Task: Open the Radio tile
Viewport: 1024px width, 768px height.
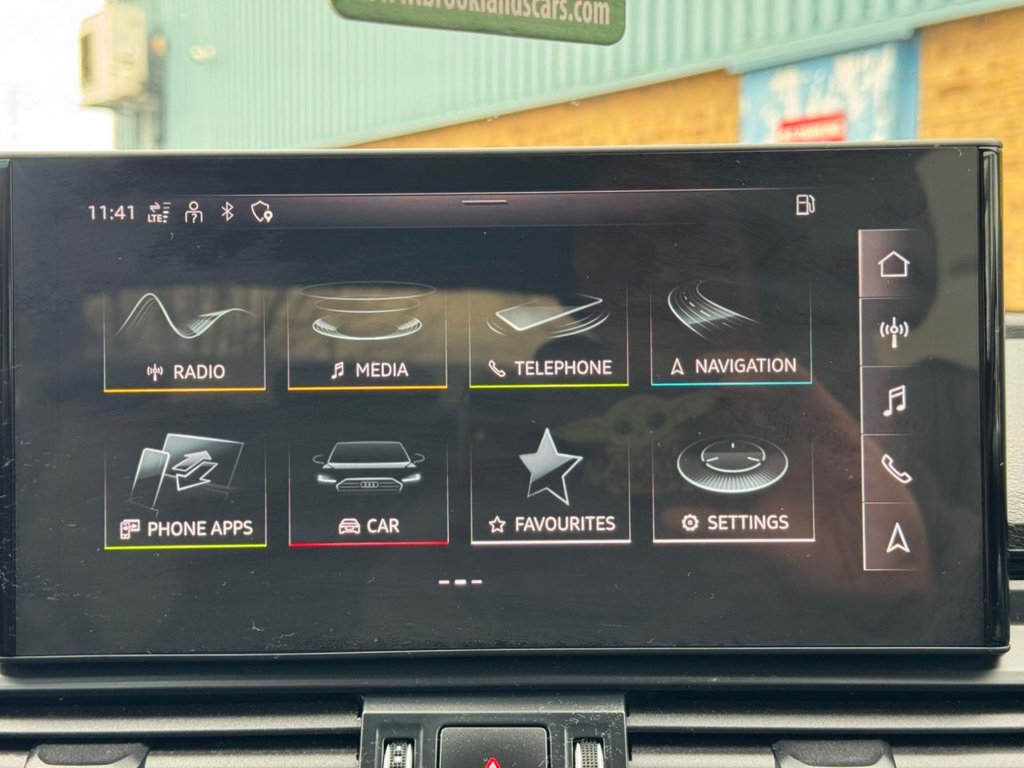Action: click(185, 339)
